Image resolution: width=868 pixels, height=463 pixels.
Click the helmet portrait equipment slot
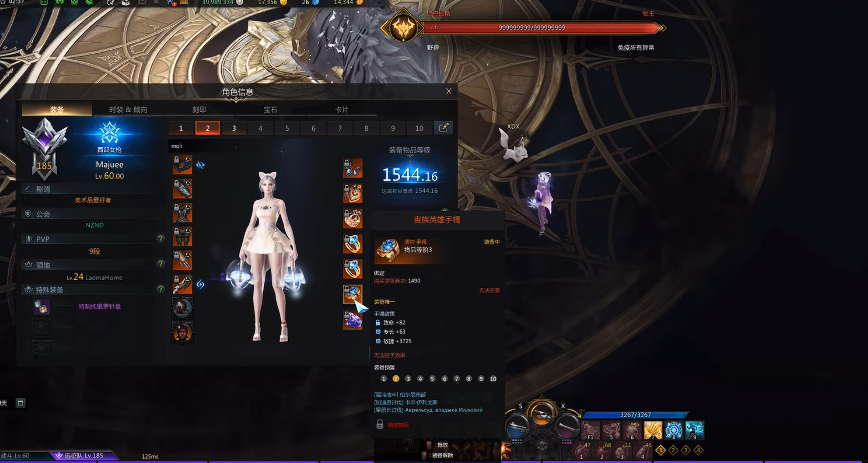[x=182, y=164]
